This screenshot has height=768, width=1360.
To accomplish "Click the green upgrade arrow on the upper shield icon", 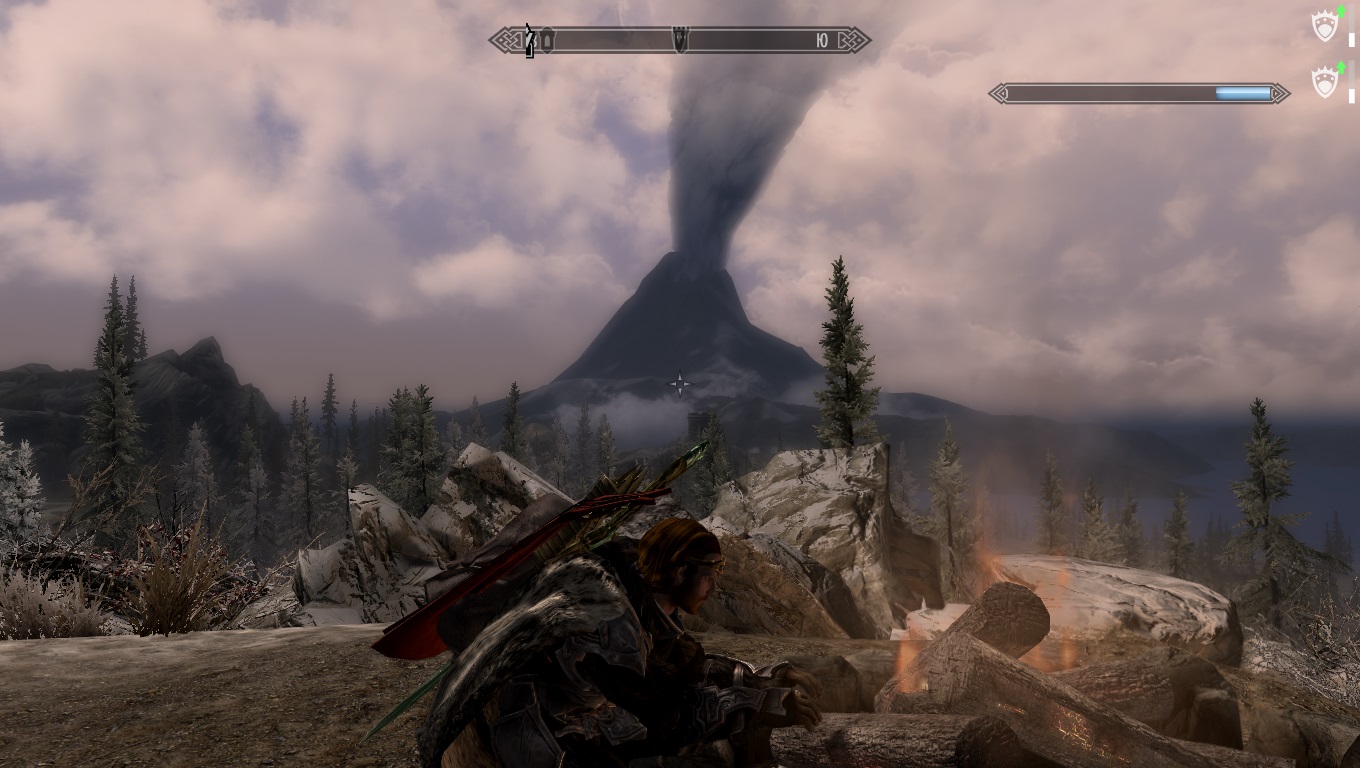I will click(1340, 13).
